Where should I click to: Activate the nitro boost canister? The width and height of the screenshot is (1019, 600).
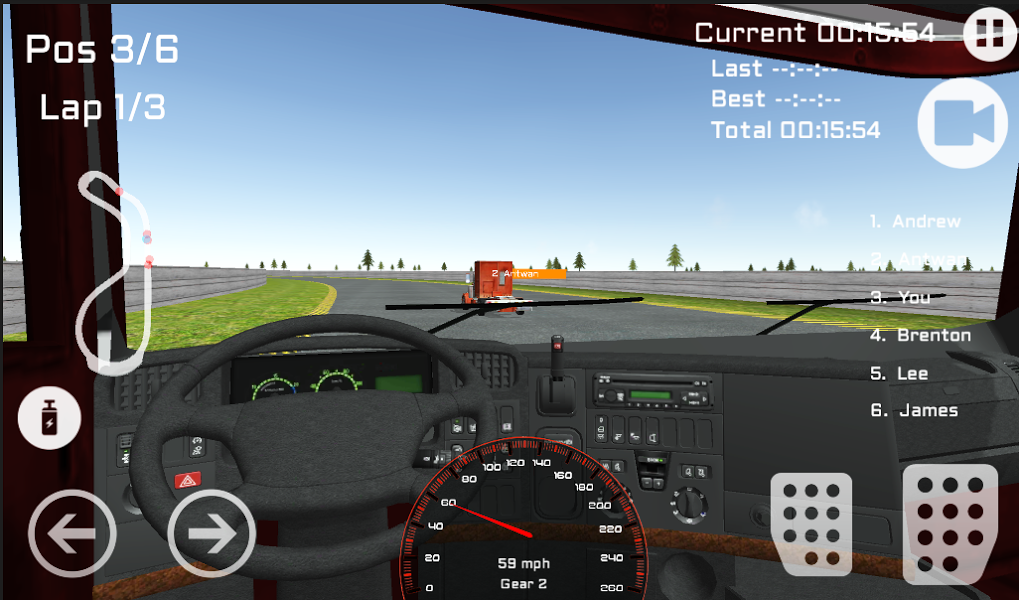click(x=50, y=420)
